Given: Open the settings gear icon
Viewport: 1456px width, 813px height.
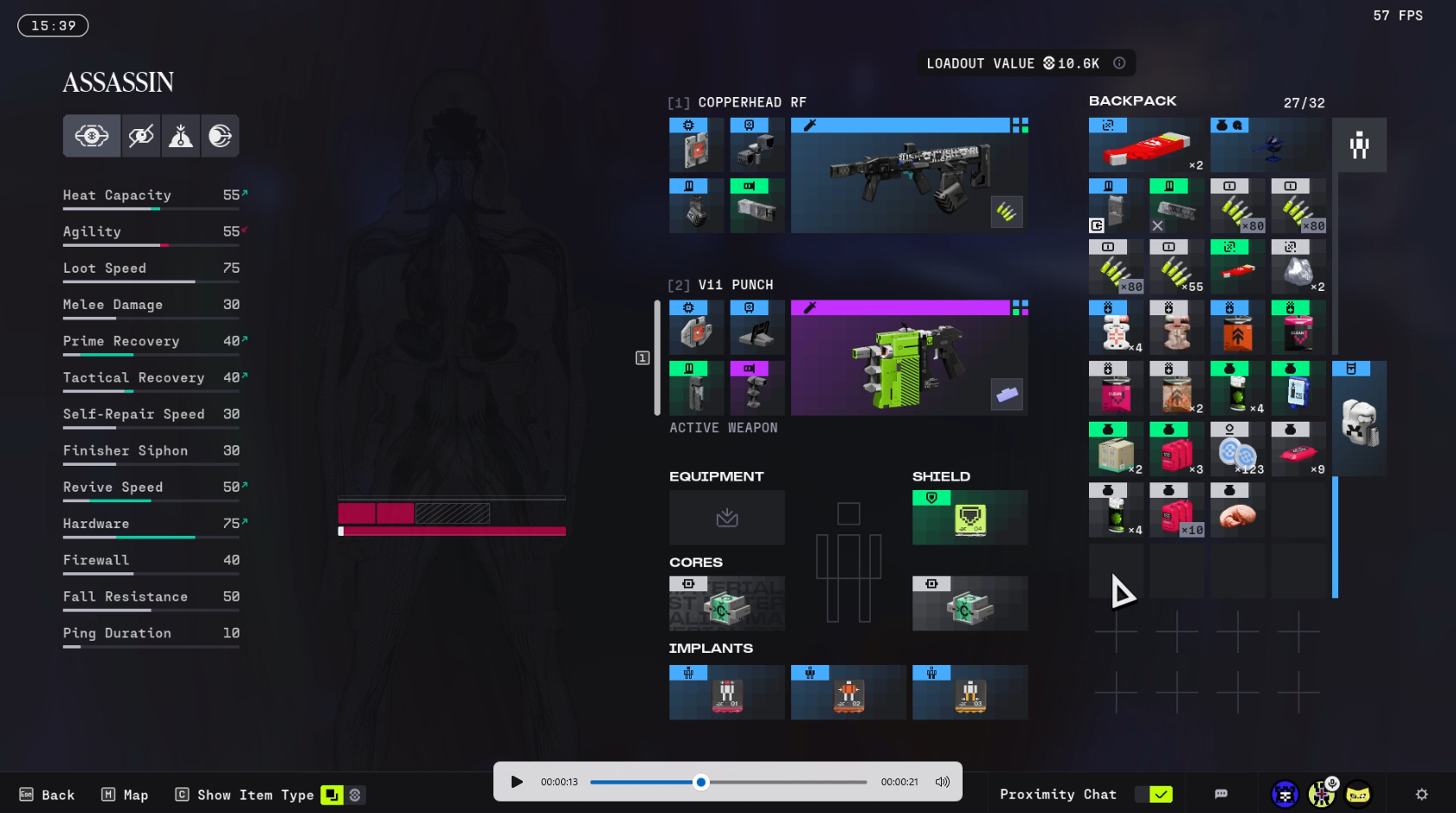Looking at the screenshot, I should [x=1421, y=794].
